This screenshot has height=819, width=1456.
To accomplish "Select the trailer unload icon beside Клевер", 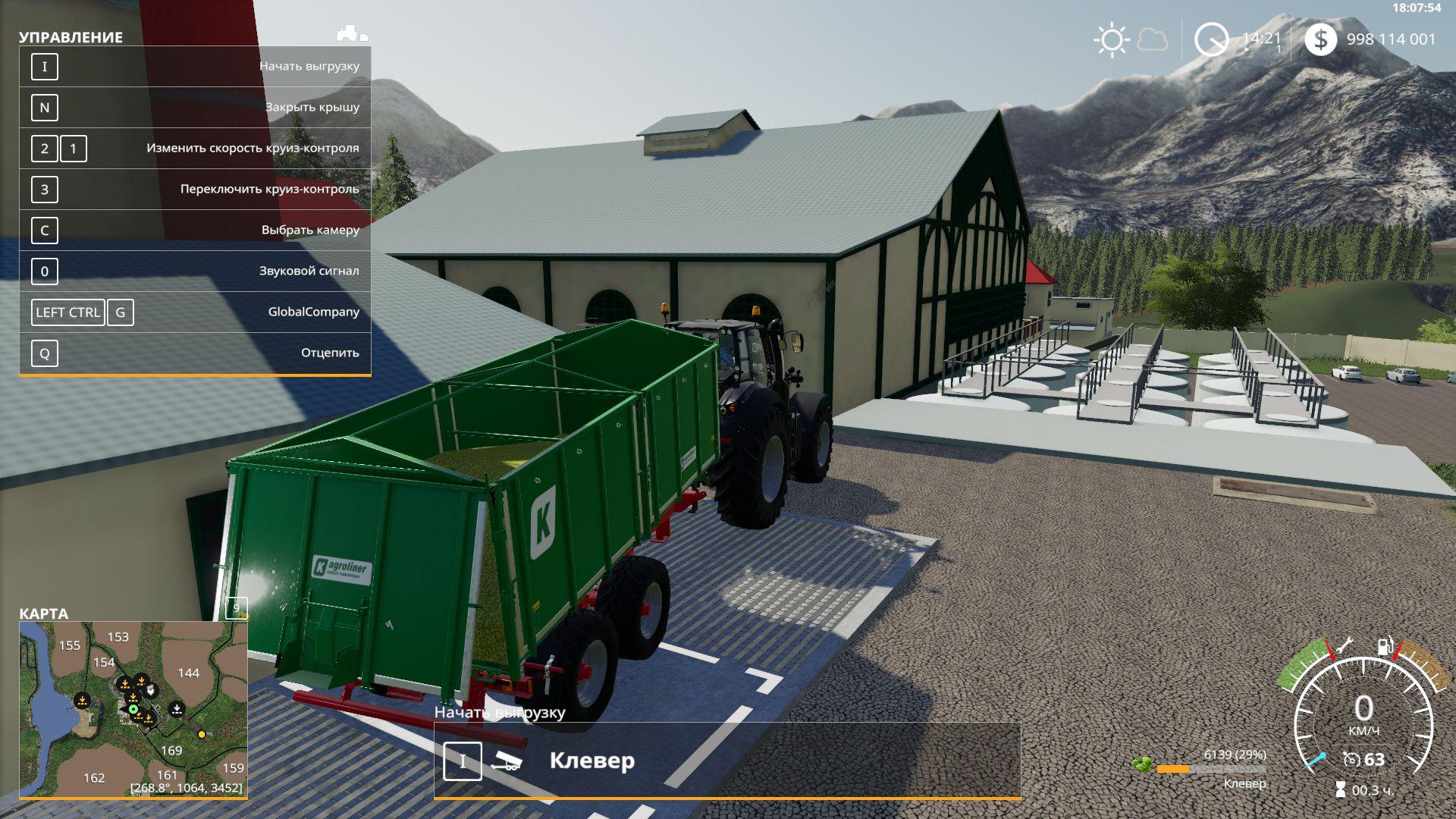I will tap(506, 761).
